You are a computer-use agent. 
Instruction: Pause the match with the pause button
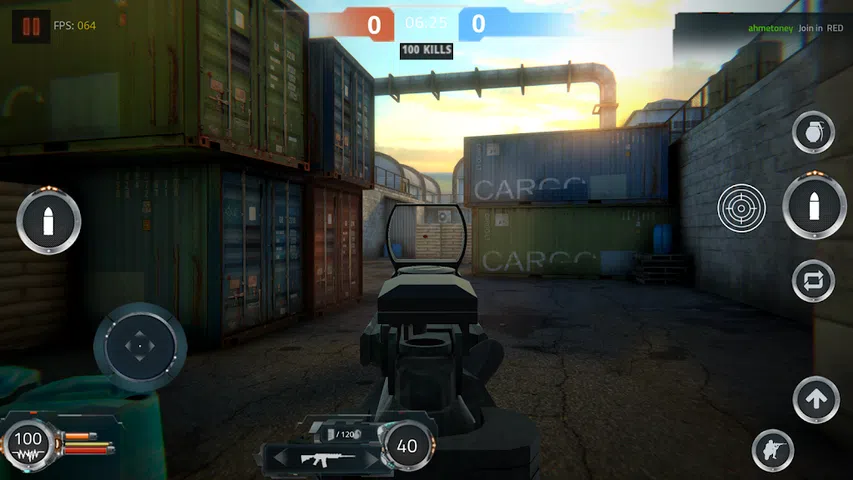pyautogui.click(x=32, y=26)
